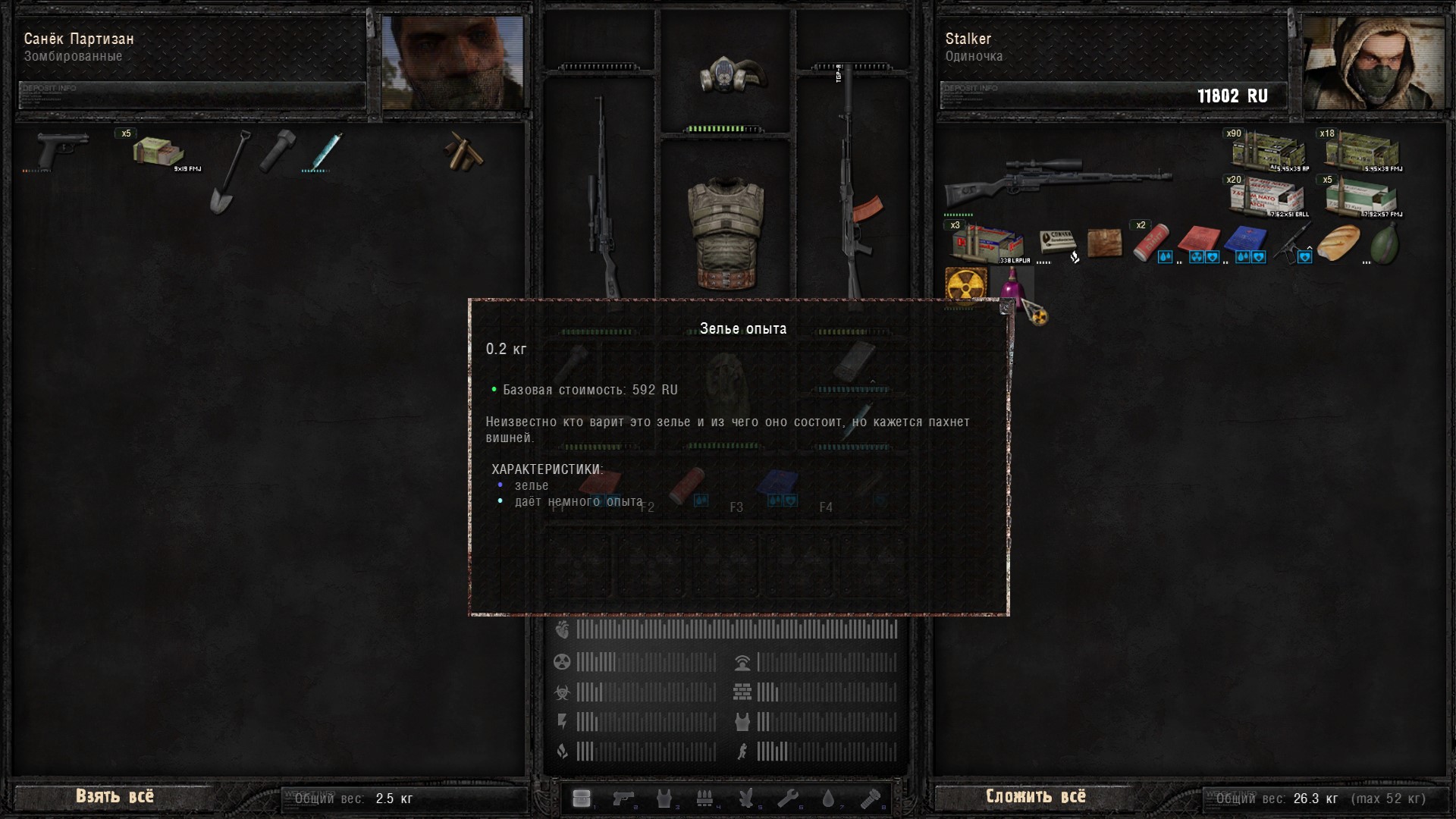Select the red bandage roll

[1150, 243]
